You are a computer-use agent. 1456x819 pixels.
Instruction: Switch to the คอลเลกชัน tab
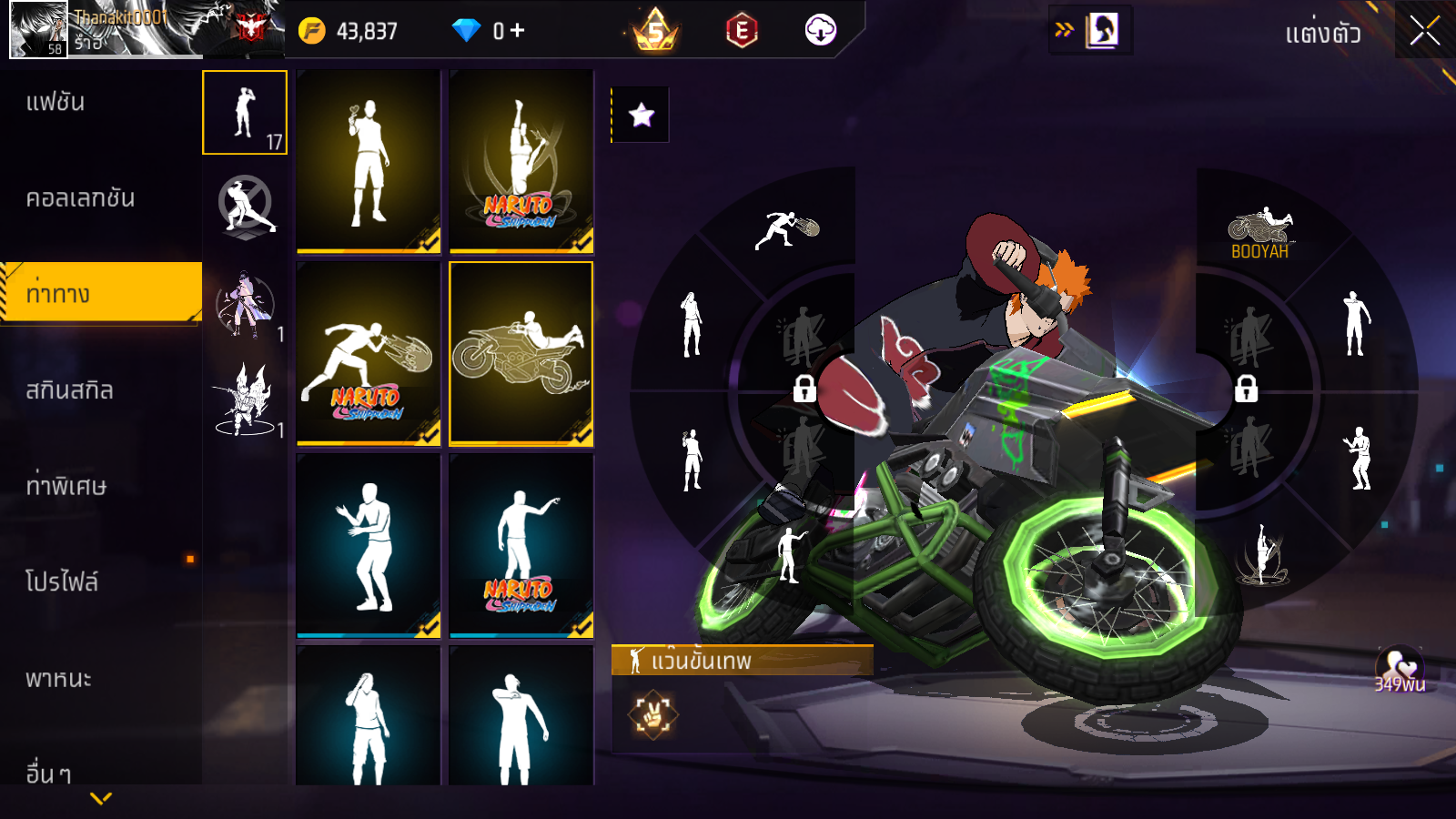point(80,198)
